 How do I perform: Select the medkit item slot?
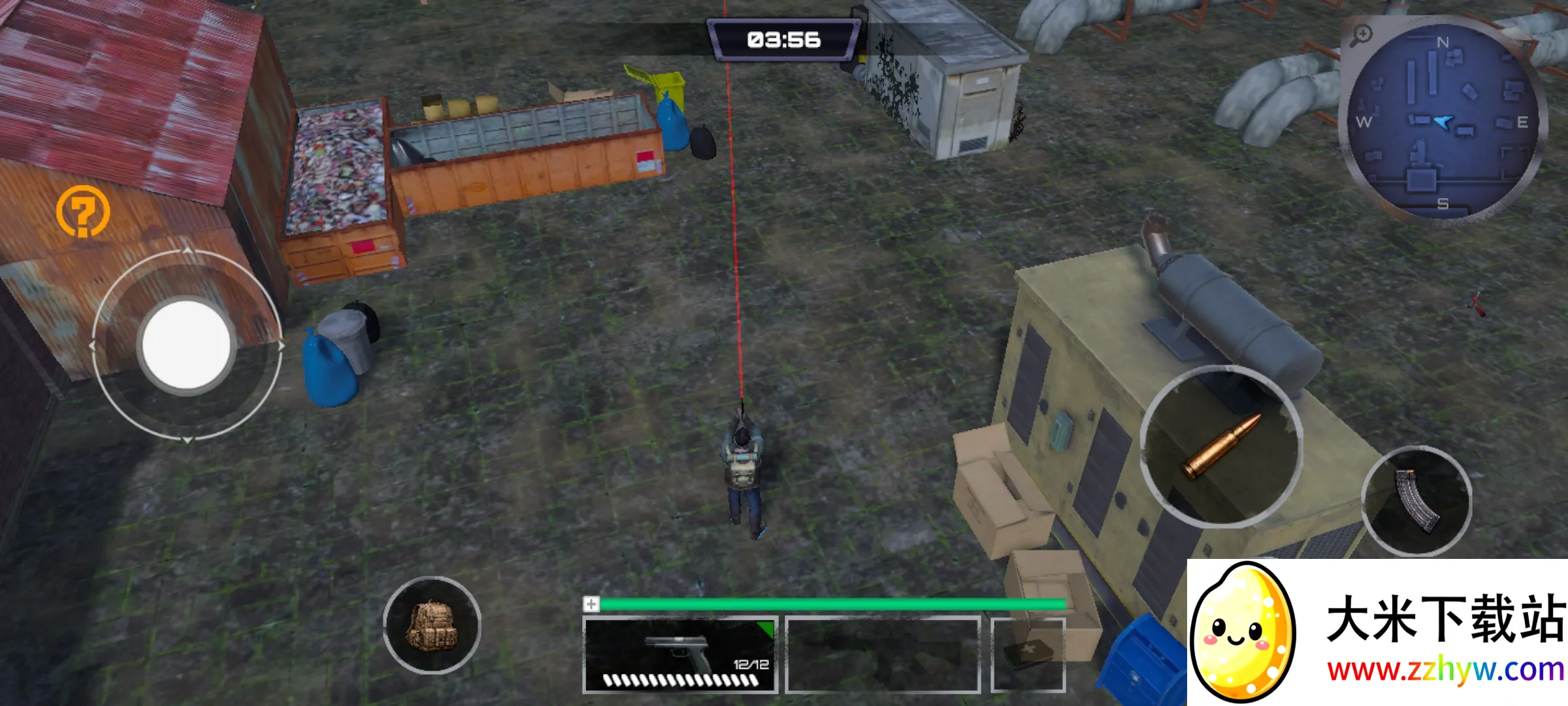pos(1028,654)
